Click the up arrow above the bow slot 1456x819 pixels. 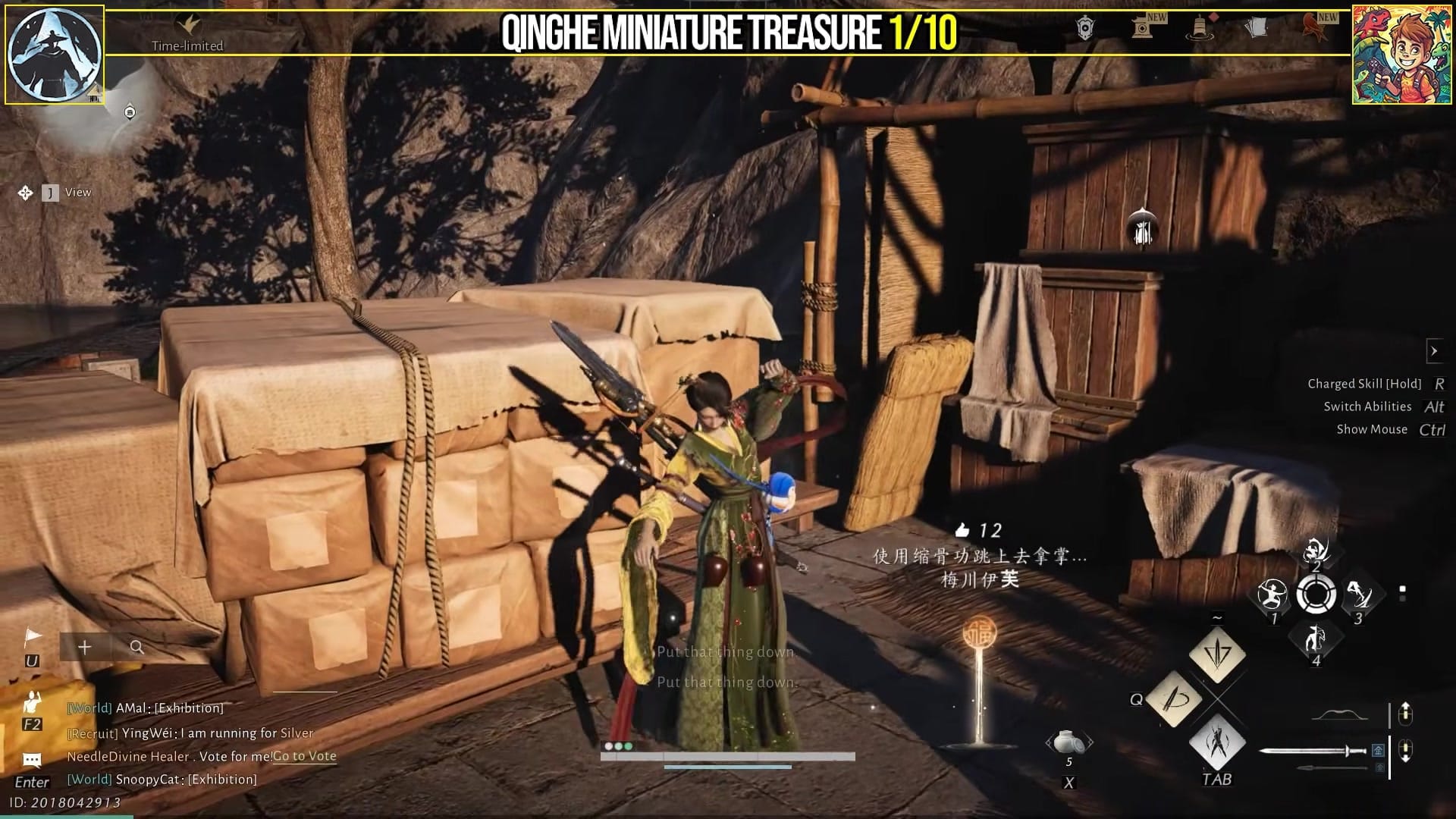click(x=1406, y=708)
